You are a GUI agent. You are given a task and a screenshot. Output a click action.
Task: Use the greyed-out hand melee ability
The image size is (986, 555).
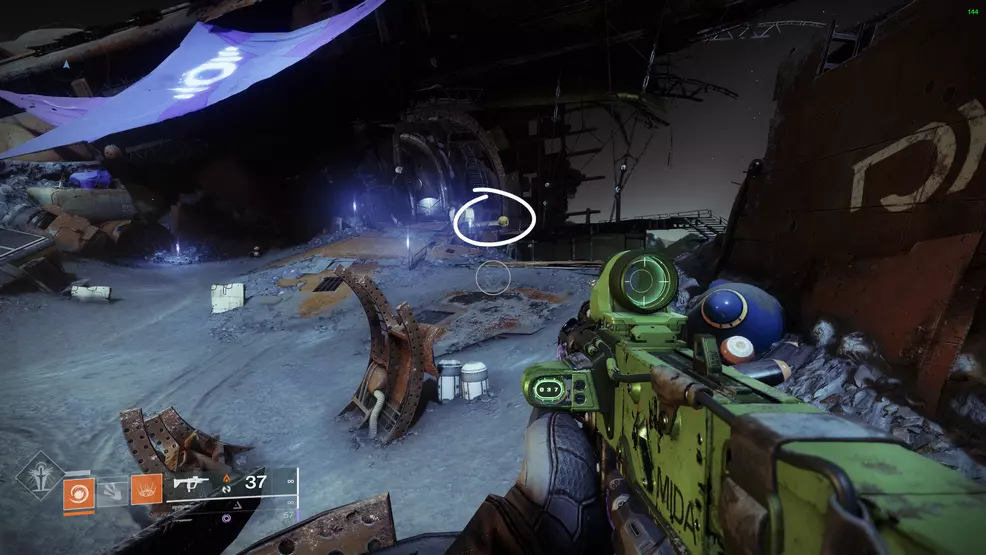point(112,490)
